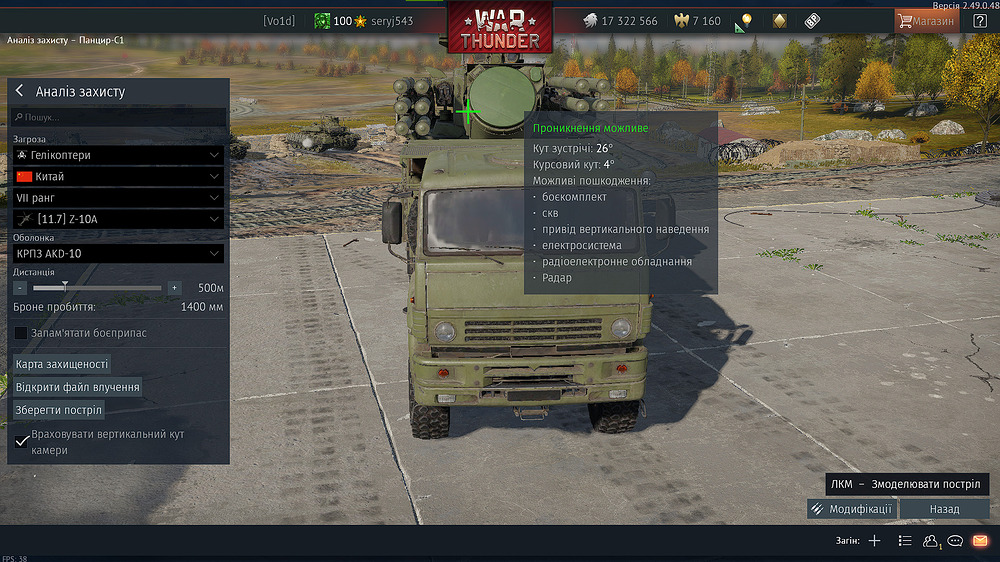Open the КРПЗ AKD-10 shell dropdown

coord(118,253)
